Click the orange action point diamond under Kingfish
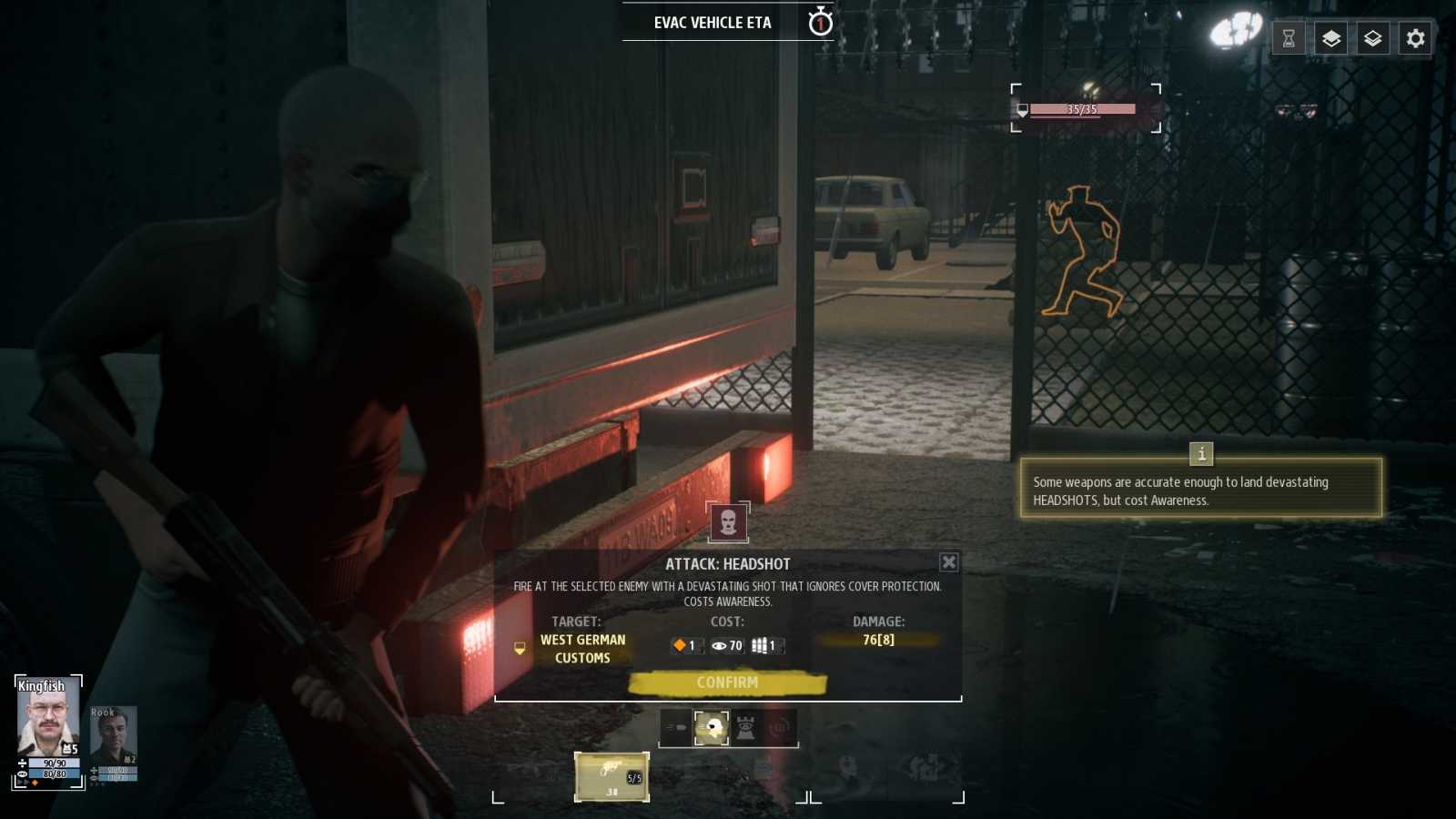 (x=35, y=784)
